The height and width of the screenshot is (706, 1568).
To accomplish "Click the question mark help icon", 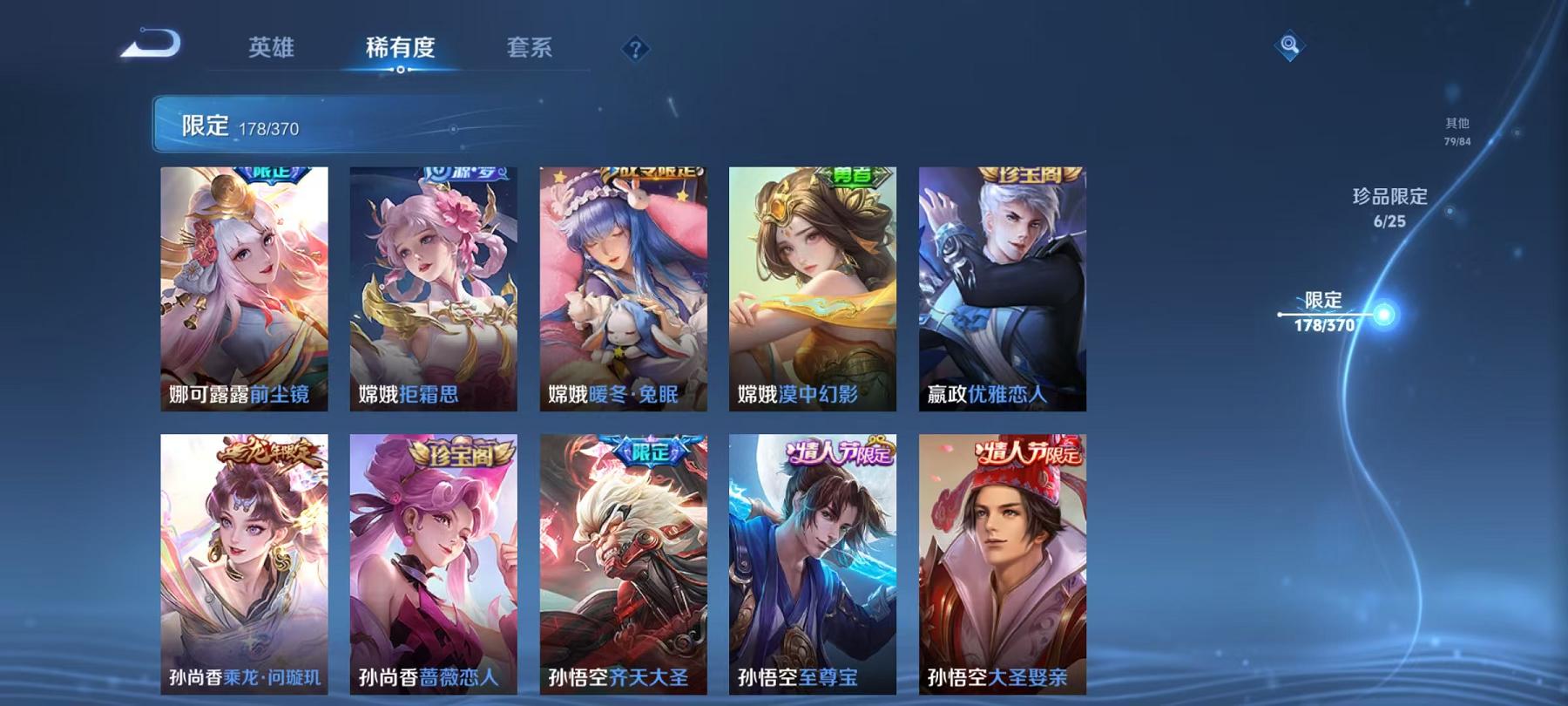I will coord(634,48).
